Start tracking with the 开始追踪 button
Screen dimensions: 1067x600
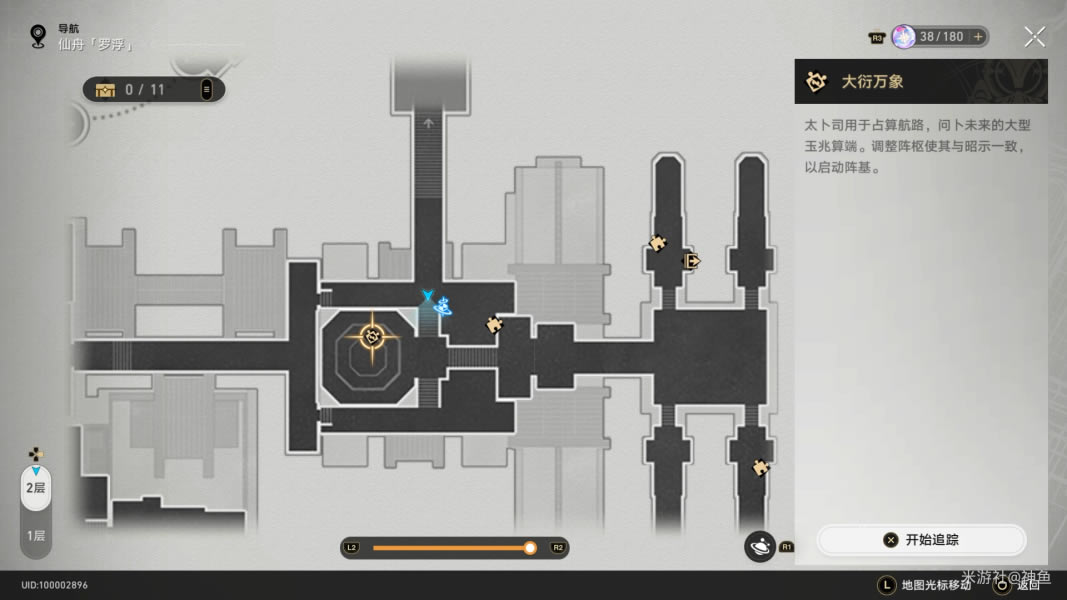tap(921, 540)
